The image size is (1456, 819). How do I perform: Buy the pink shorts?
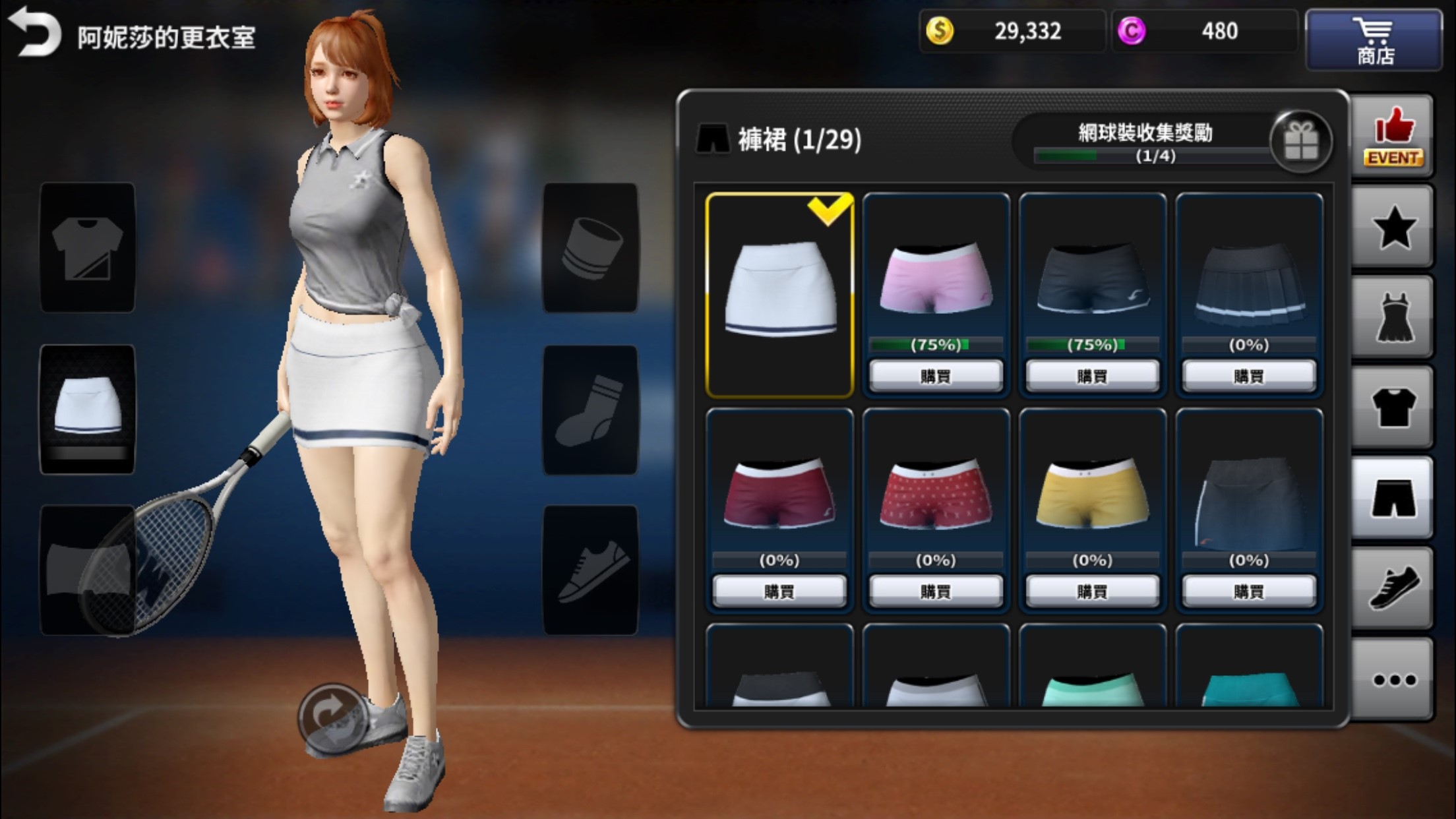click(936, 376)
